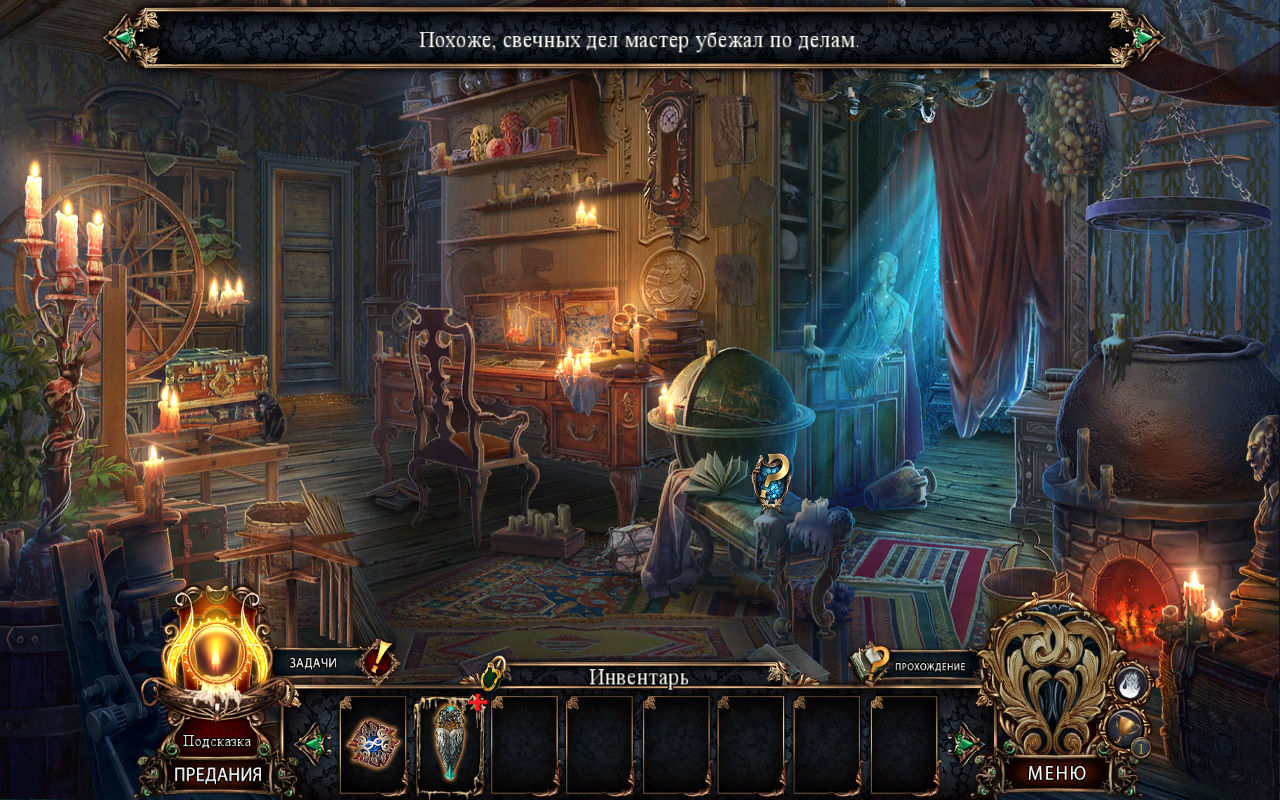
Task: Select the ornate medallion inventory item
Action: 373,742
